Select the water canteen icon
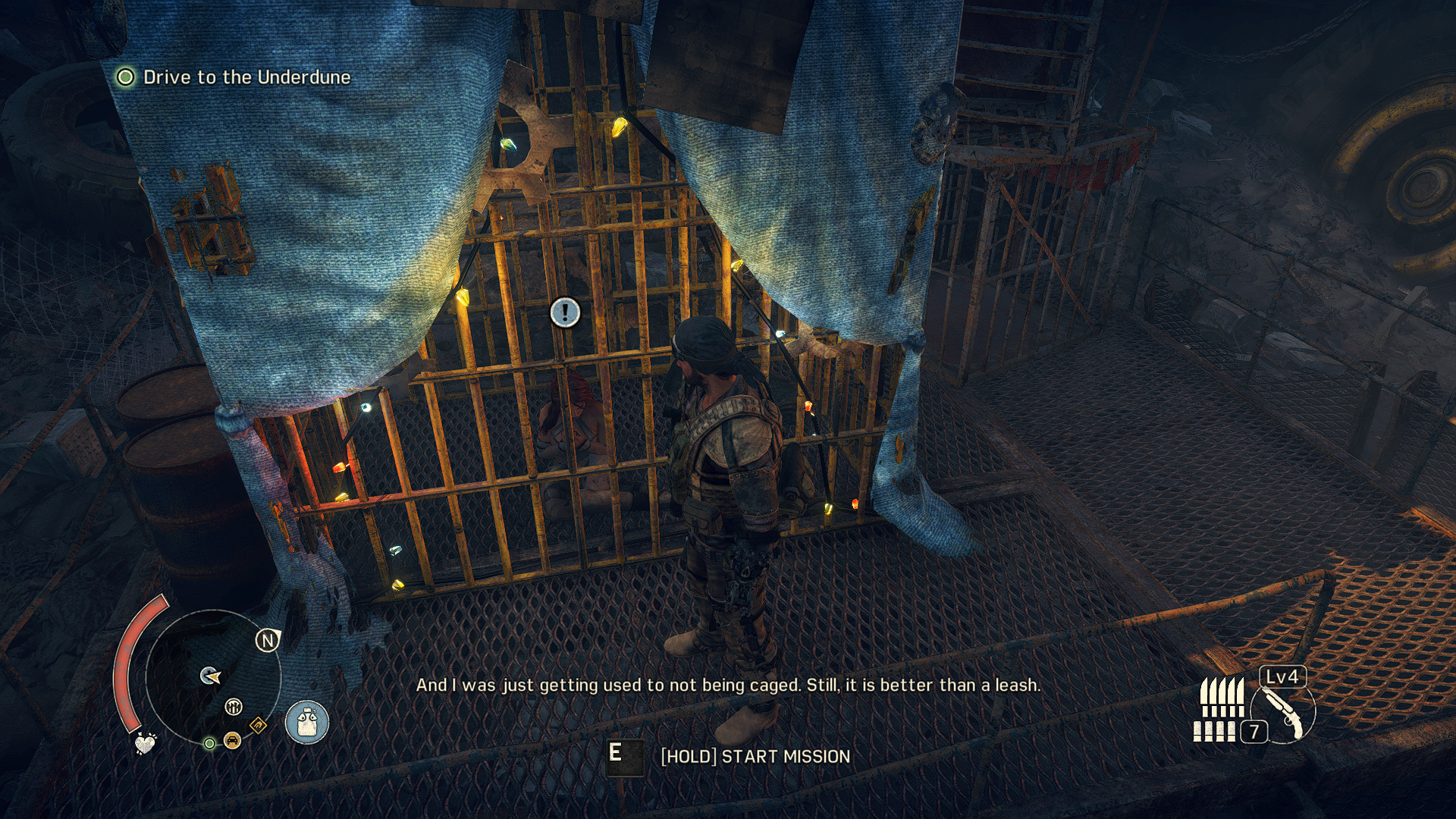The height and width of the screenshot is (819, 1456). [307, 721]
